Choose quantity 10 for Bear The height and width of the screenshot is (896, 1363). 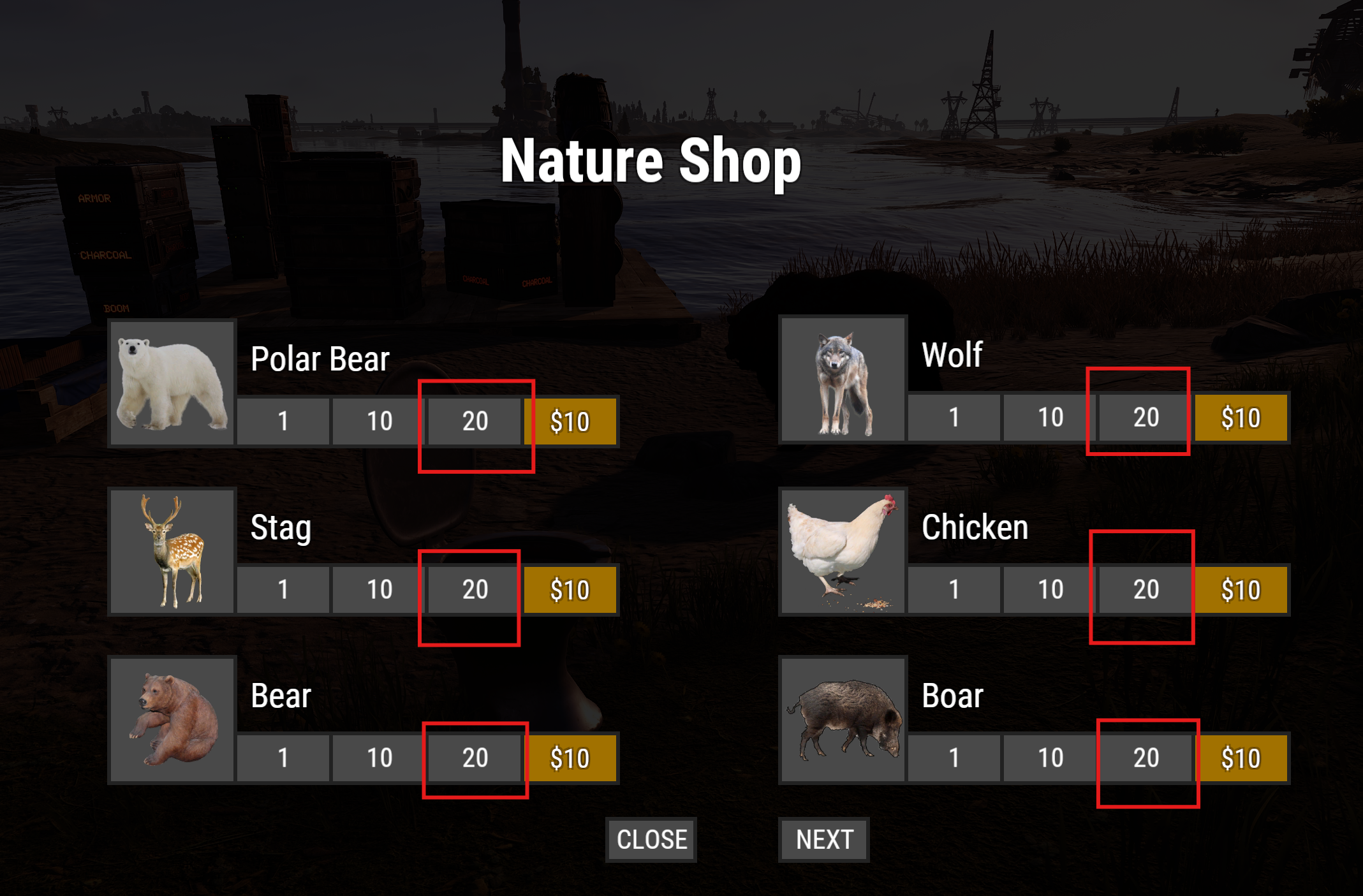tap(379, 758)
